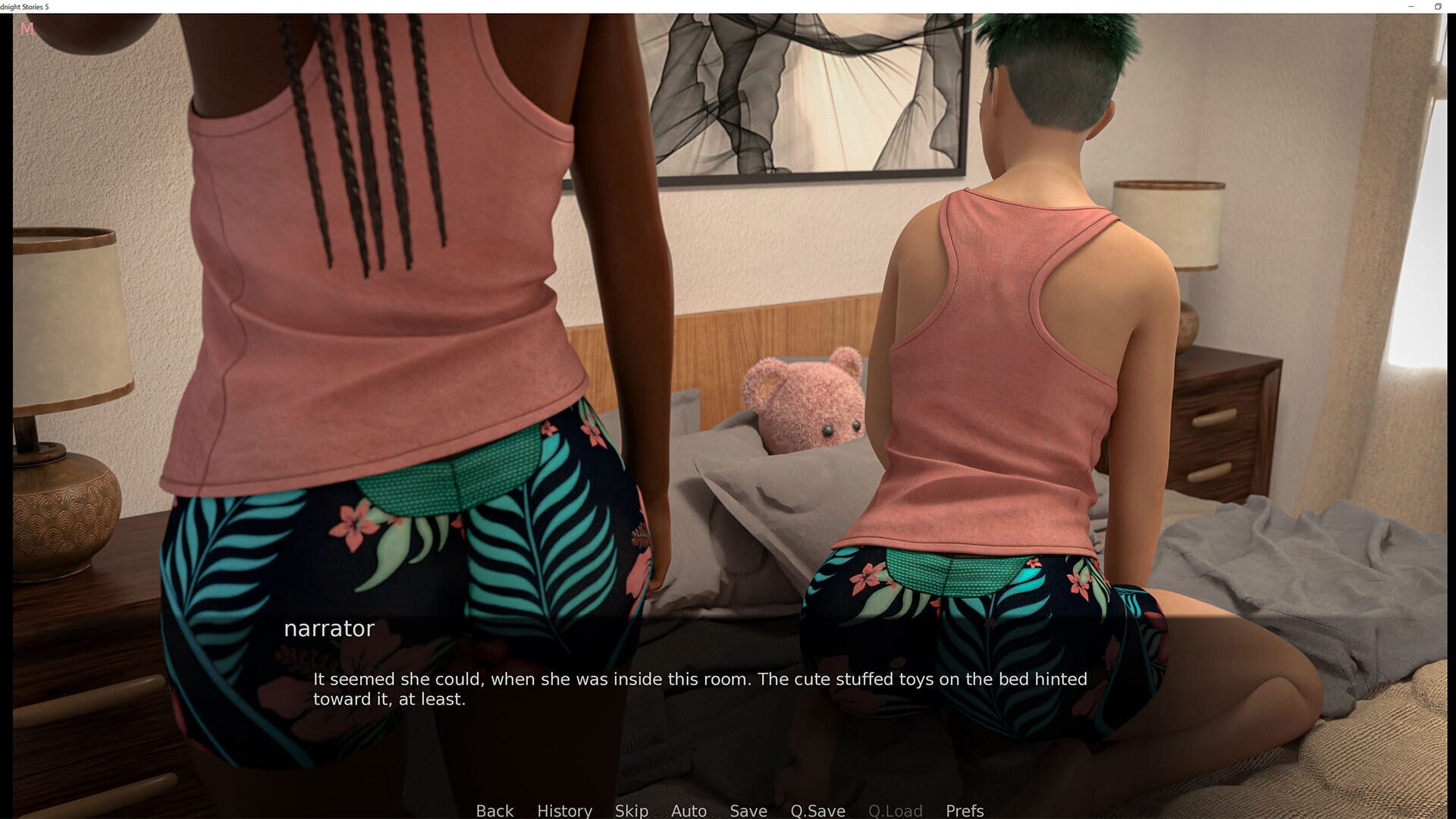Restore the game window size

coord(1436,7)
